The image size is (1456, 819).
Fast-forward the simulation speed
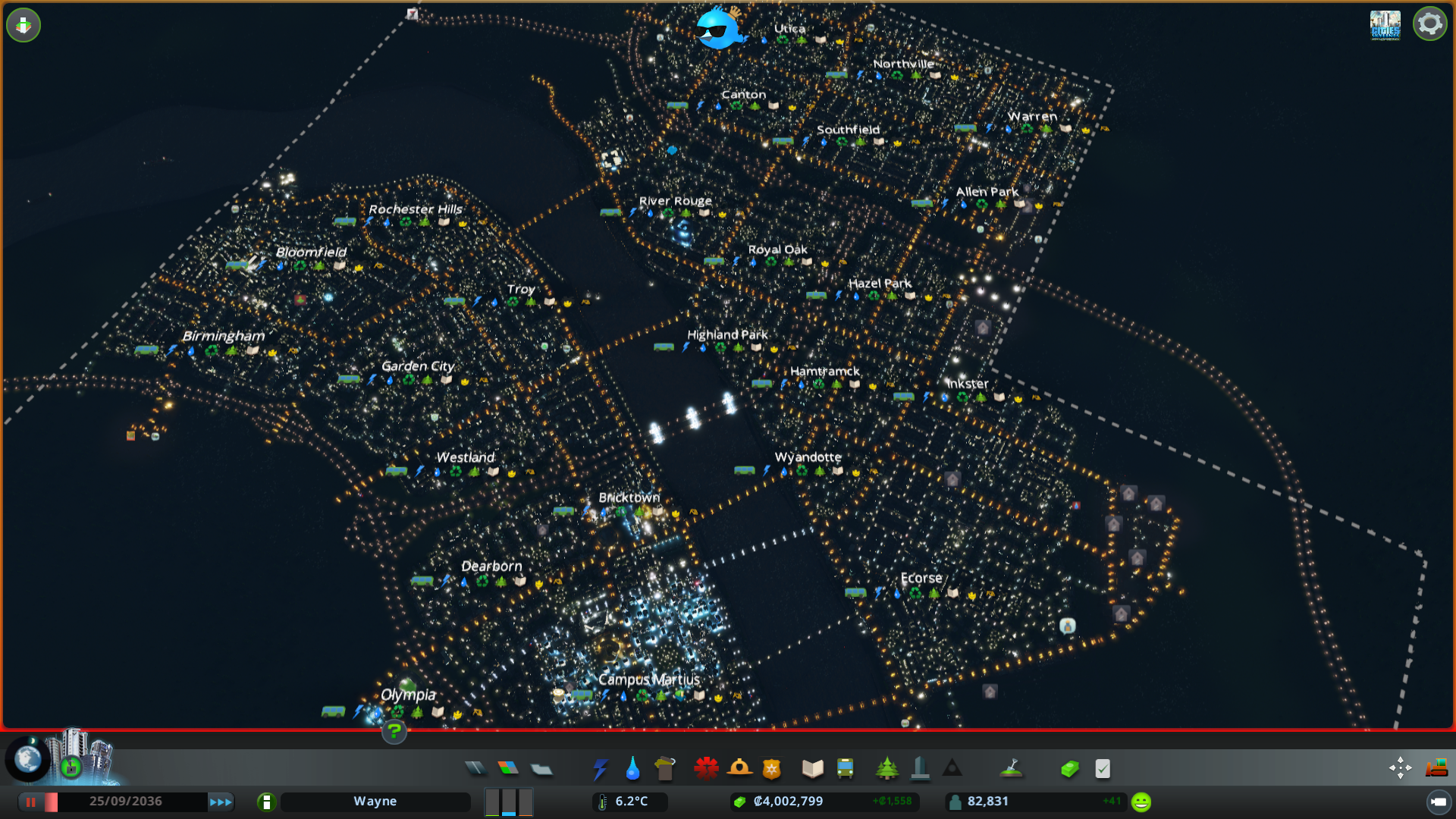pyautogui.click(x=221, y=801)
